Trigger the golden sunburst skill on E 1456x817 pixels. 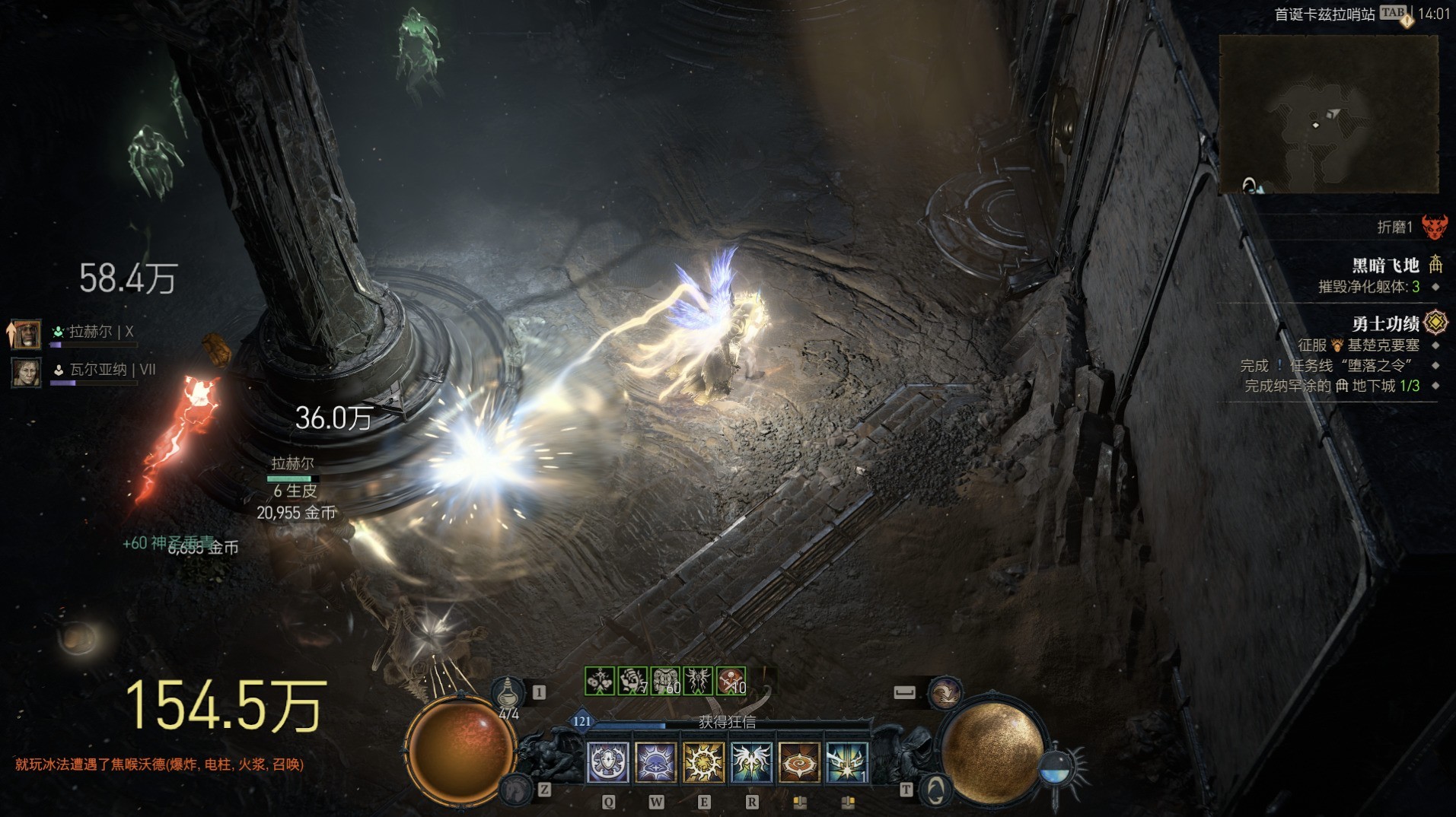point(704,762)
